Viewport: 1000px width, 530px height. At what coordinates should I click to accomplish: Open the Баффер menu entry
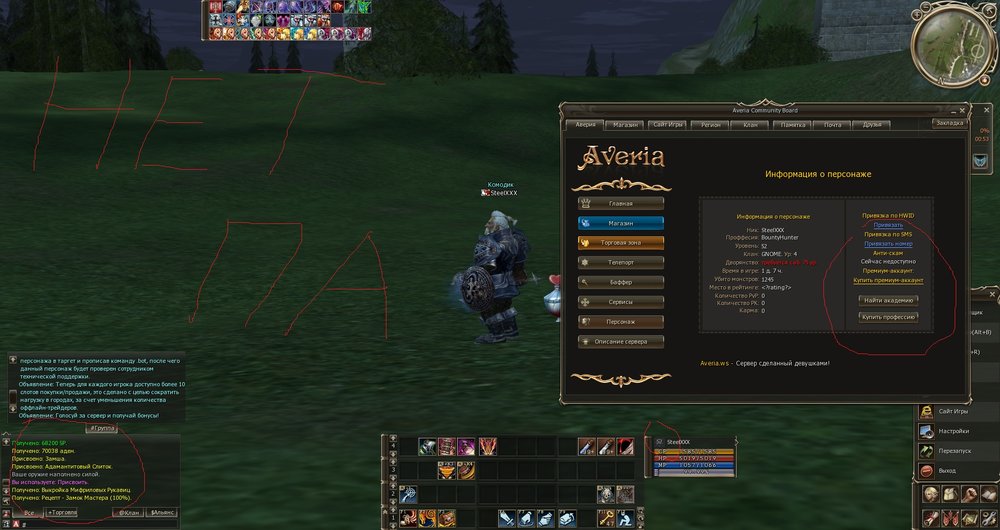620,282
